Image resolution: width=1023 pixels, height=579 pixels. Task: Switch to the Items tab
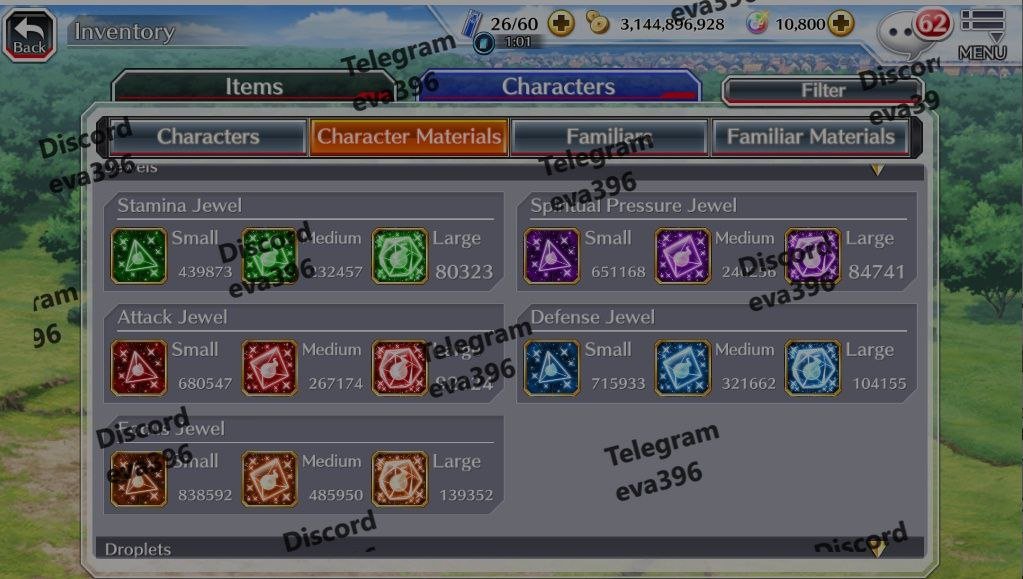point(254,88)
